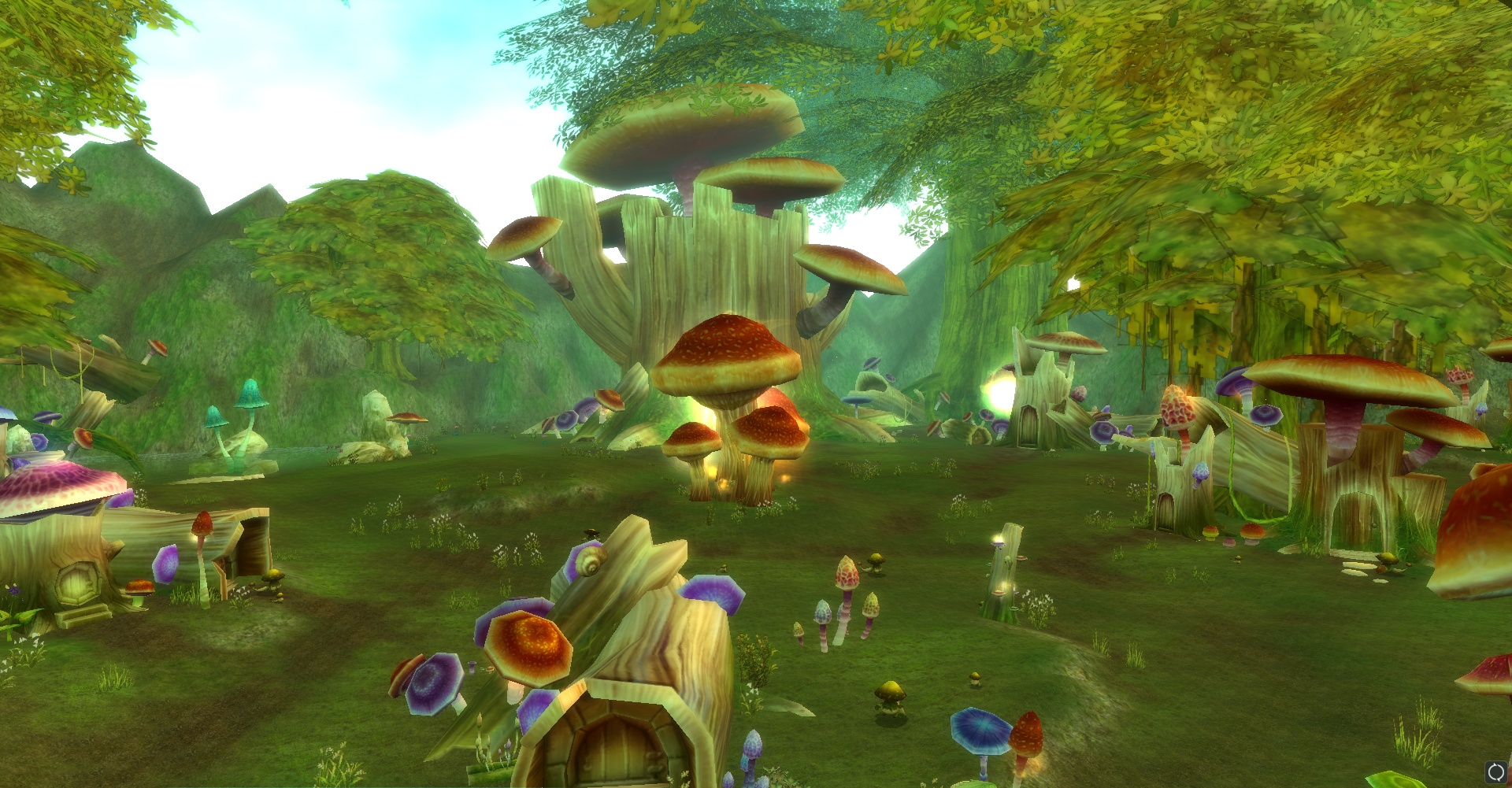Image resolution: width=1512 pixels, height=788 pixels.
Task: Click the circular arrows refresh icon
Action: click(x=1495, y=772)
